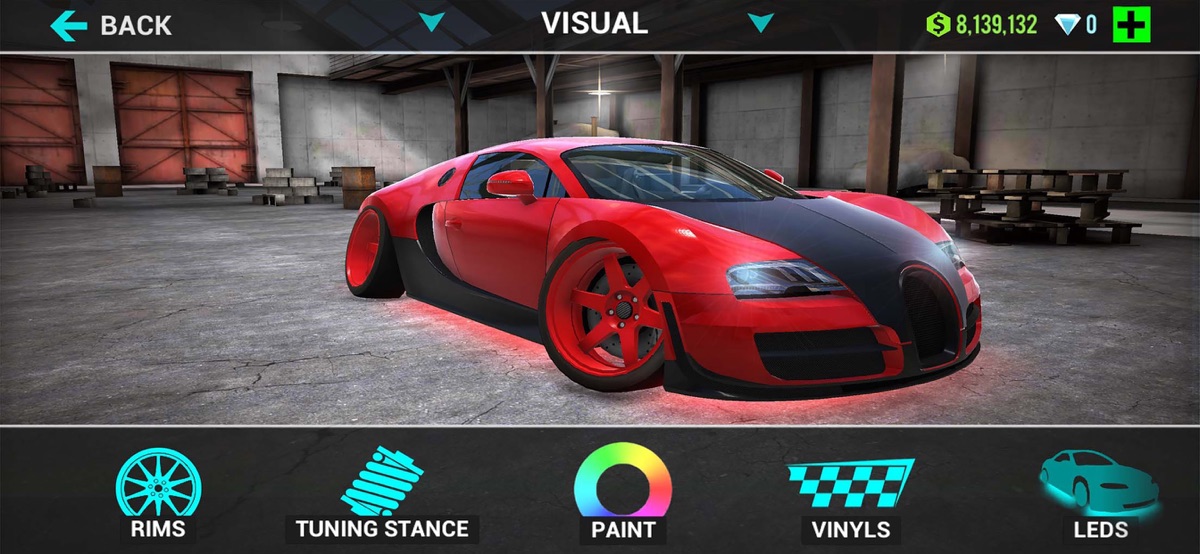1200x554 pixels.
Task: Click the left teal arrow beside VISUAL
Action: pos(431,23)
